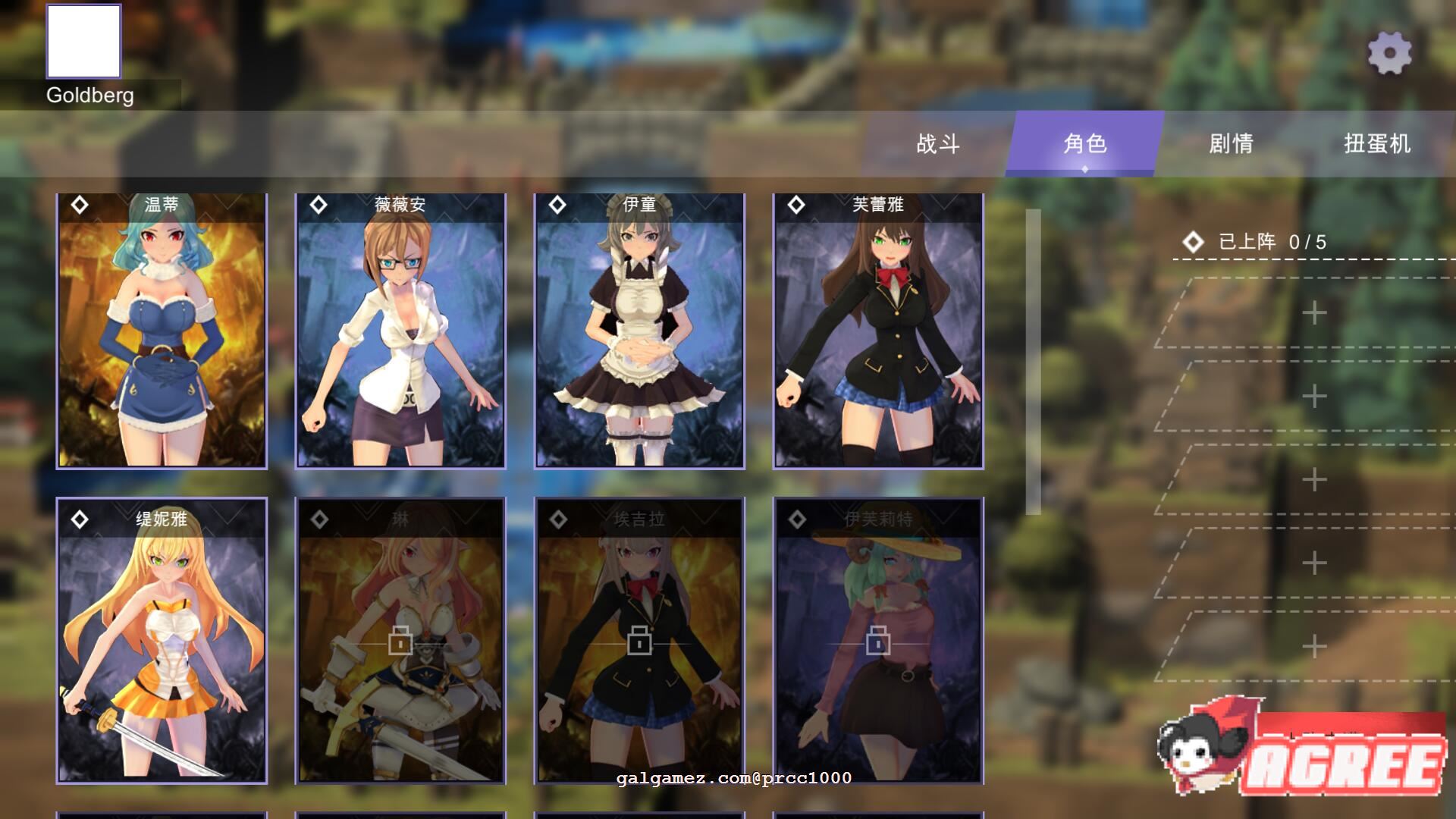The width and height of the screenshot is (1456, 819).
Task: Go to the 扭蛋机 tab
Action: click(x=1377, y=143)
